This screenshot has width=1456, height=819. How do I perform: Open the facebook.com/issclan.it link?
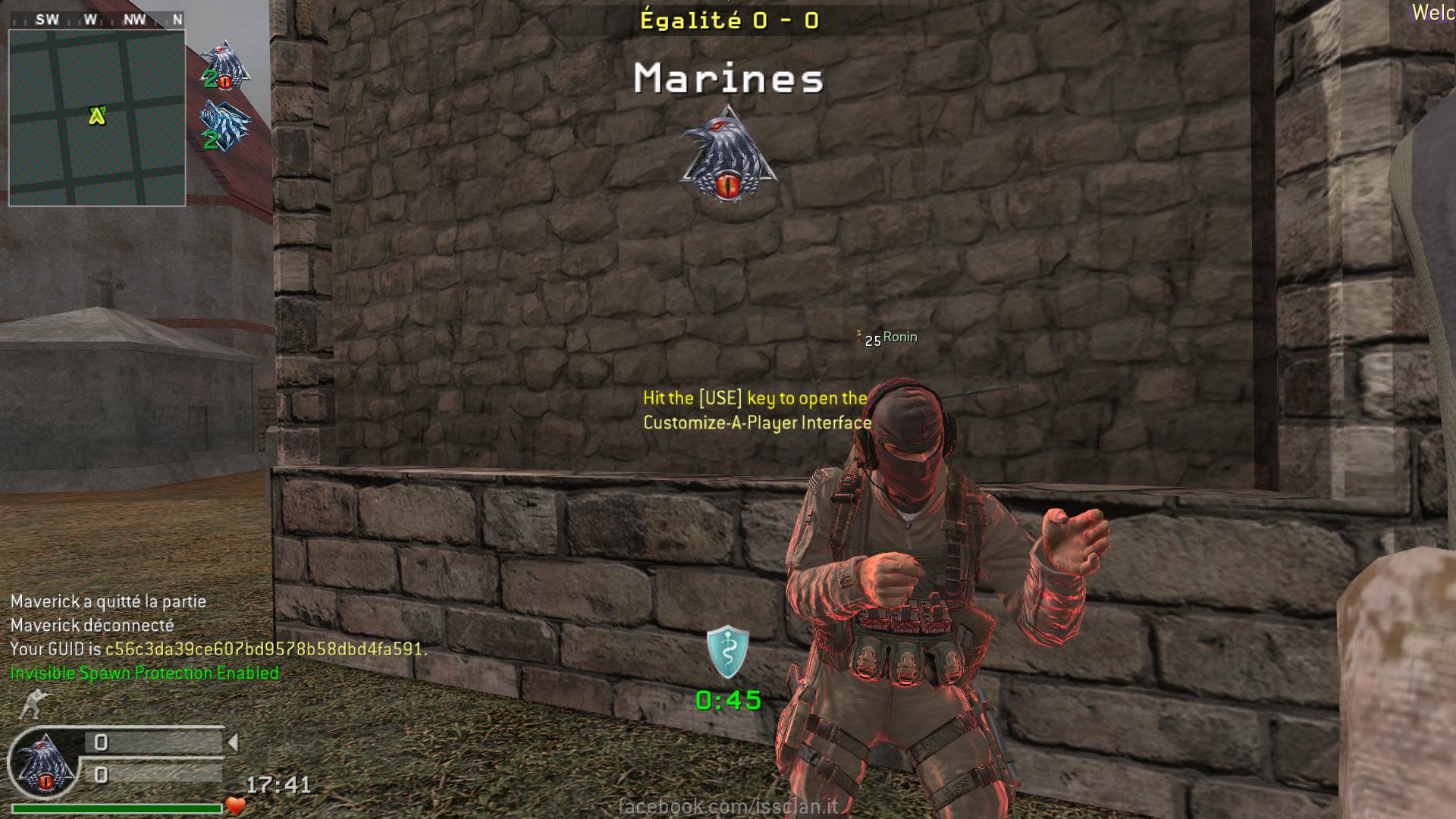pyautogui.click(x=728, y=806)
